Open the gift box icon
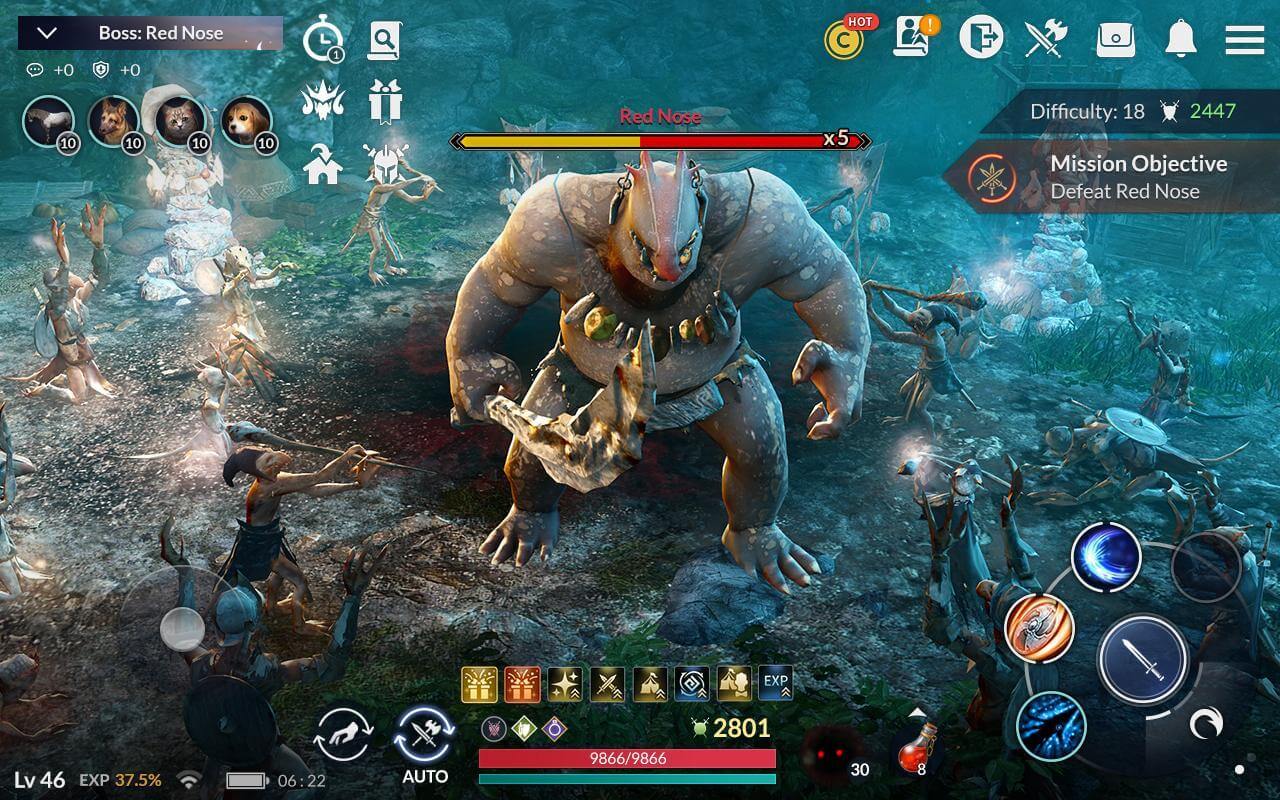The width and height of the screenshot is (1280, 800). tap(388, 100)
